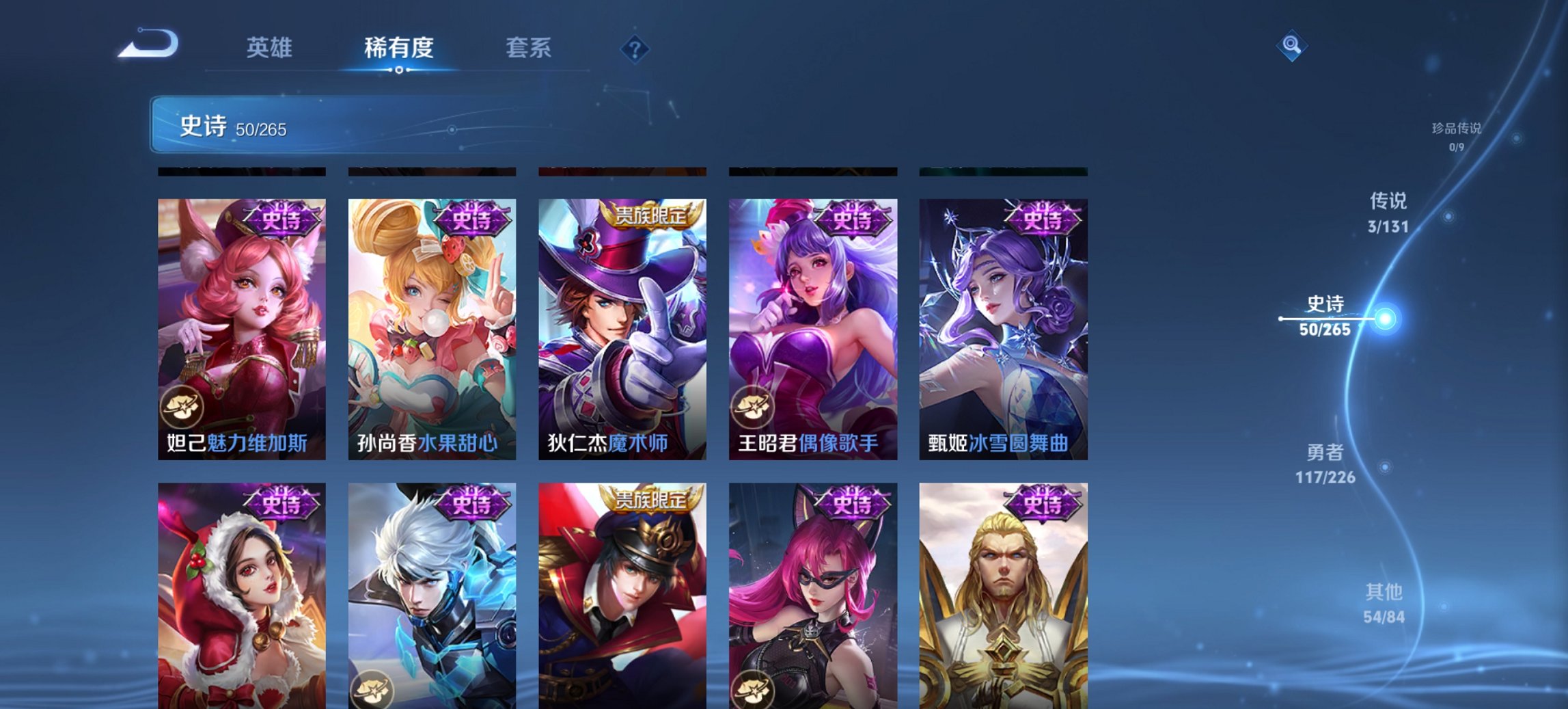Image resolution: width=1568 pixels, height=709 pixels.
Task: Open help via the question mark icon
Action: tap(634, 48)
